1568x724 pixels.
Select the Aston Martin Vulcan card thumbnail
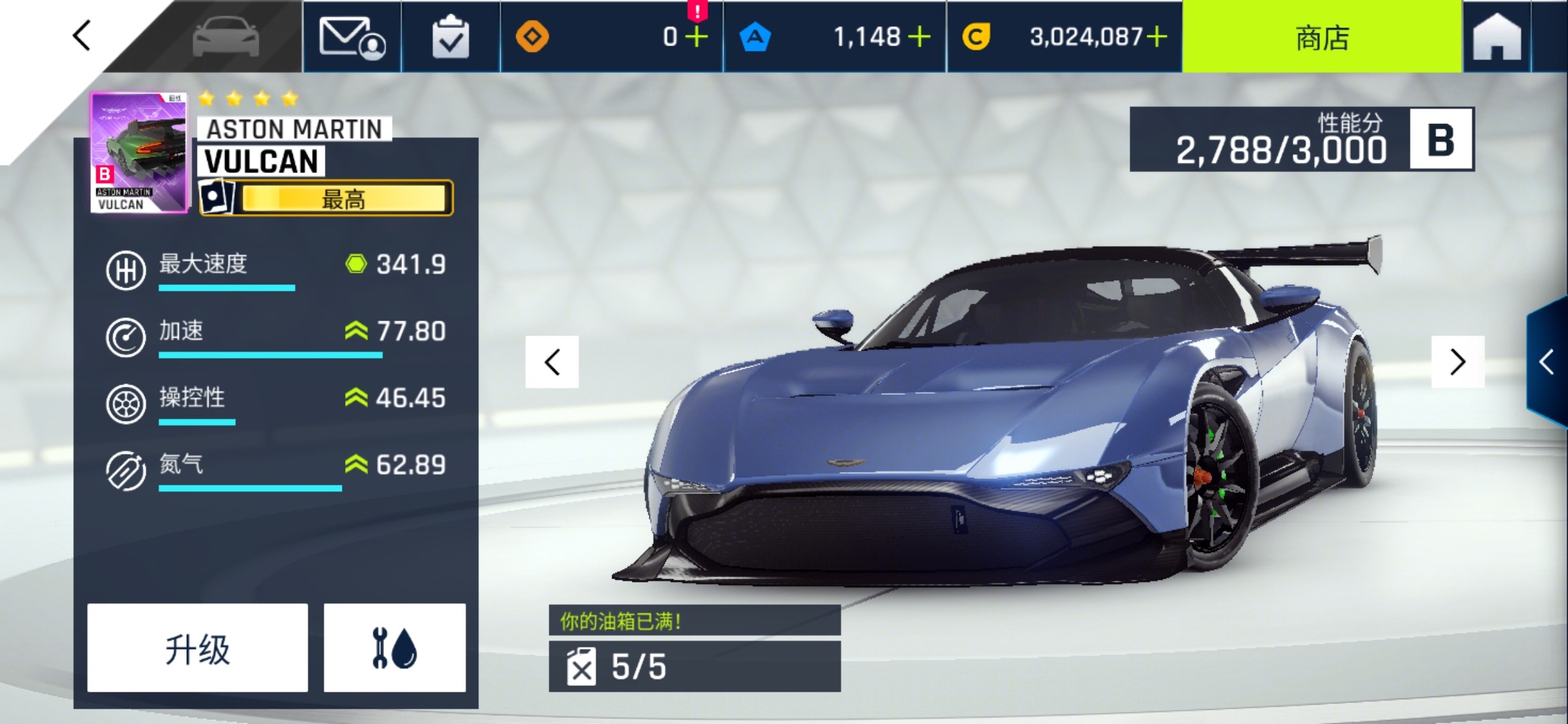coord(139,153)
